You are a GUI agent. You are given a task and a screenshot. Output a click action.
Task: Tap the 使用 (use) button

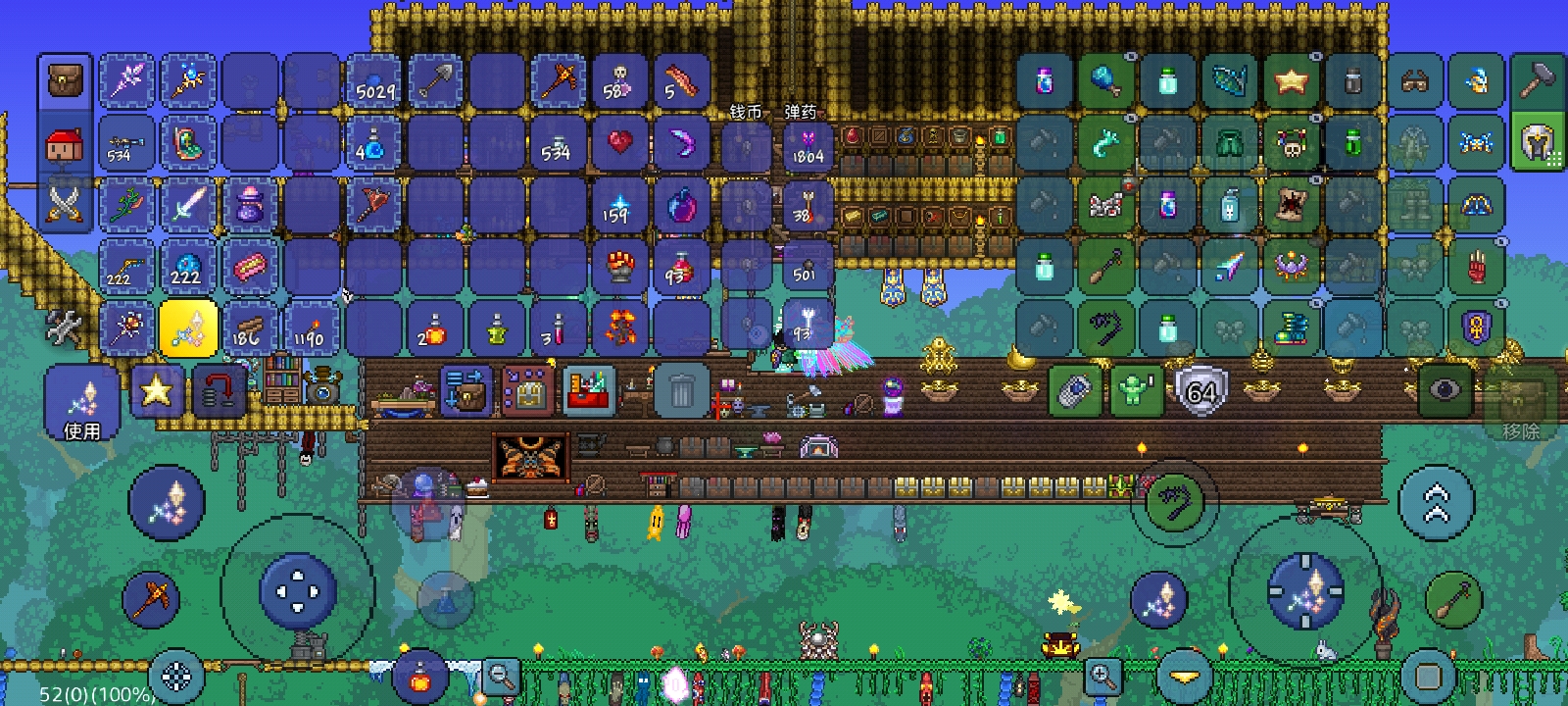[81, 405]
